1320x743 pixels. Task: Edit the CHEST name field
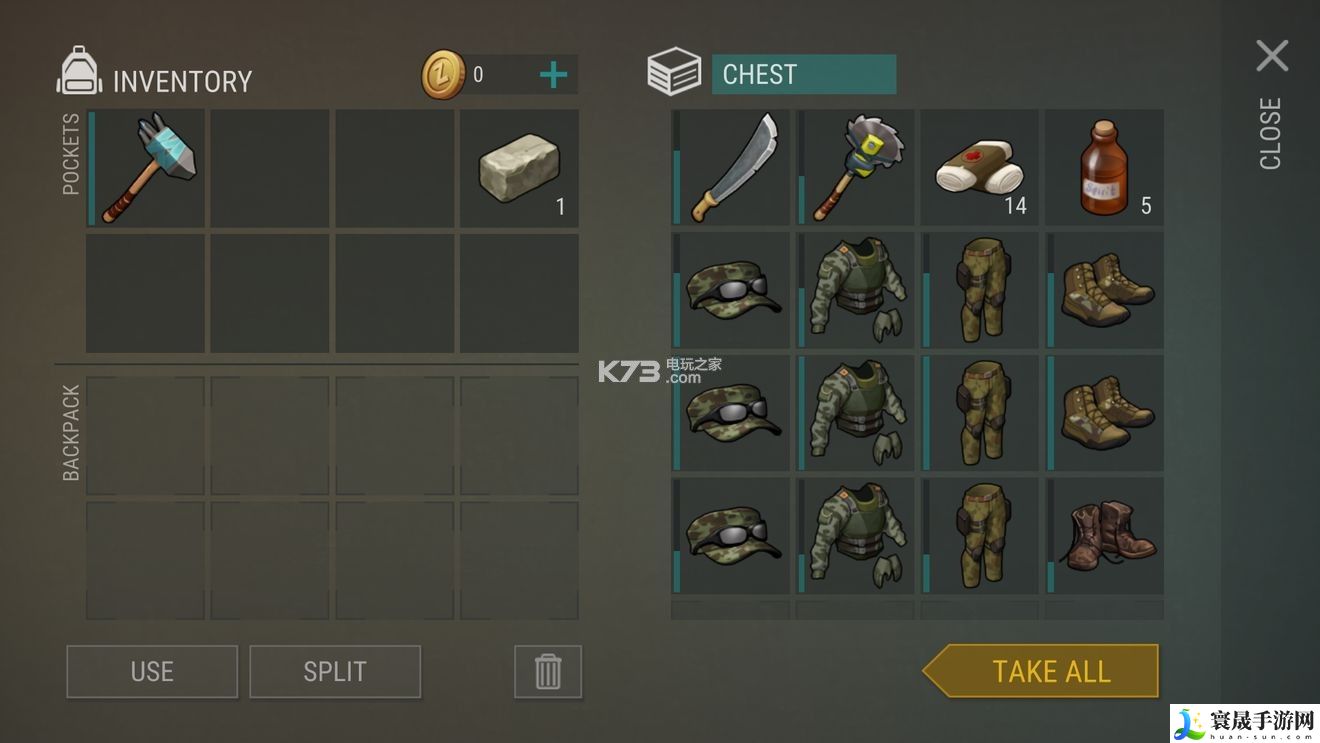click(x=803, y=75)
